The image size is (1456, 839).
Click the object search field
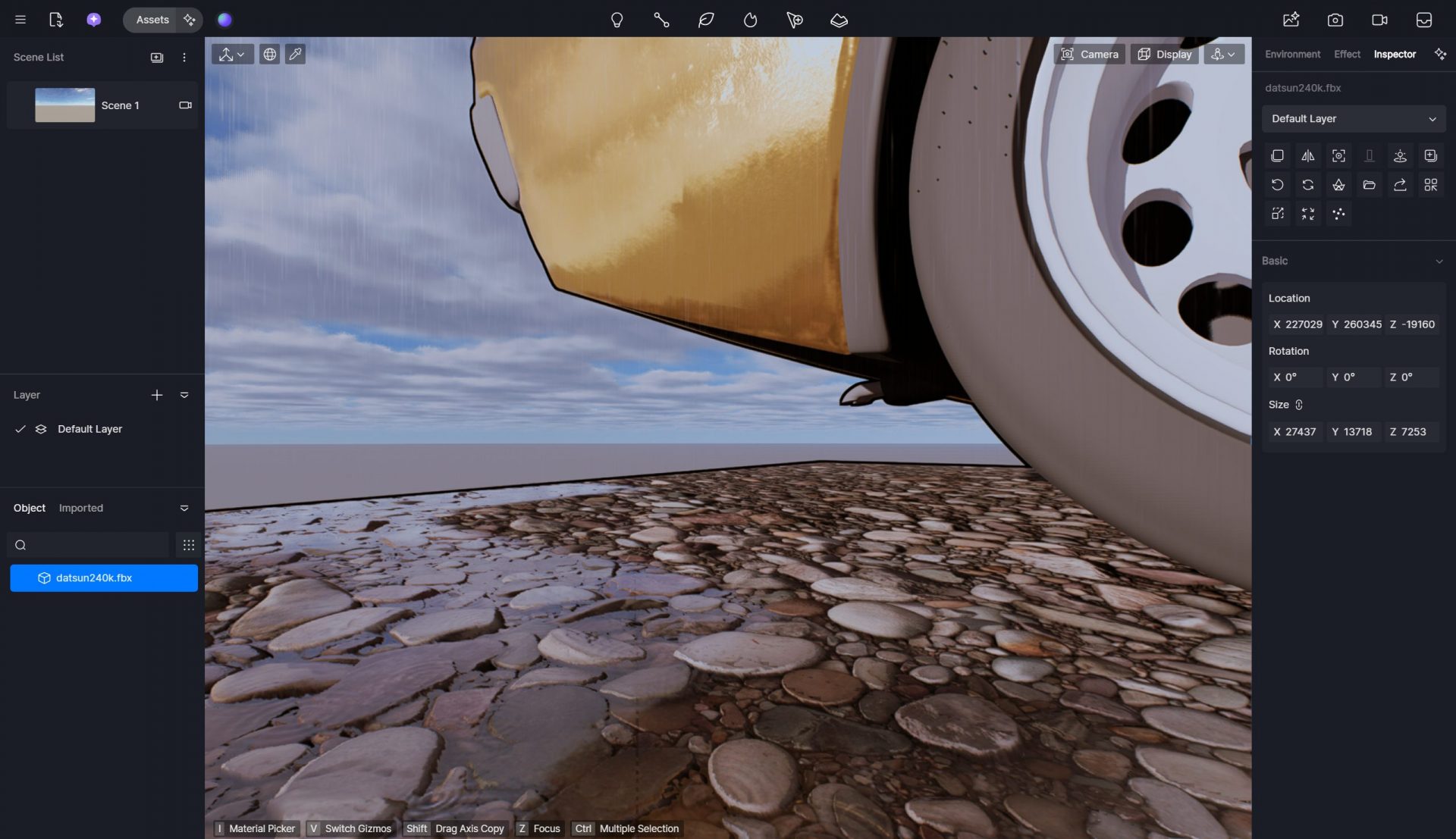95,545
